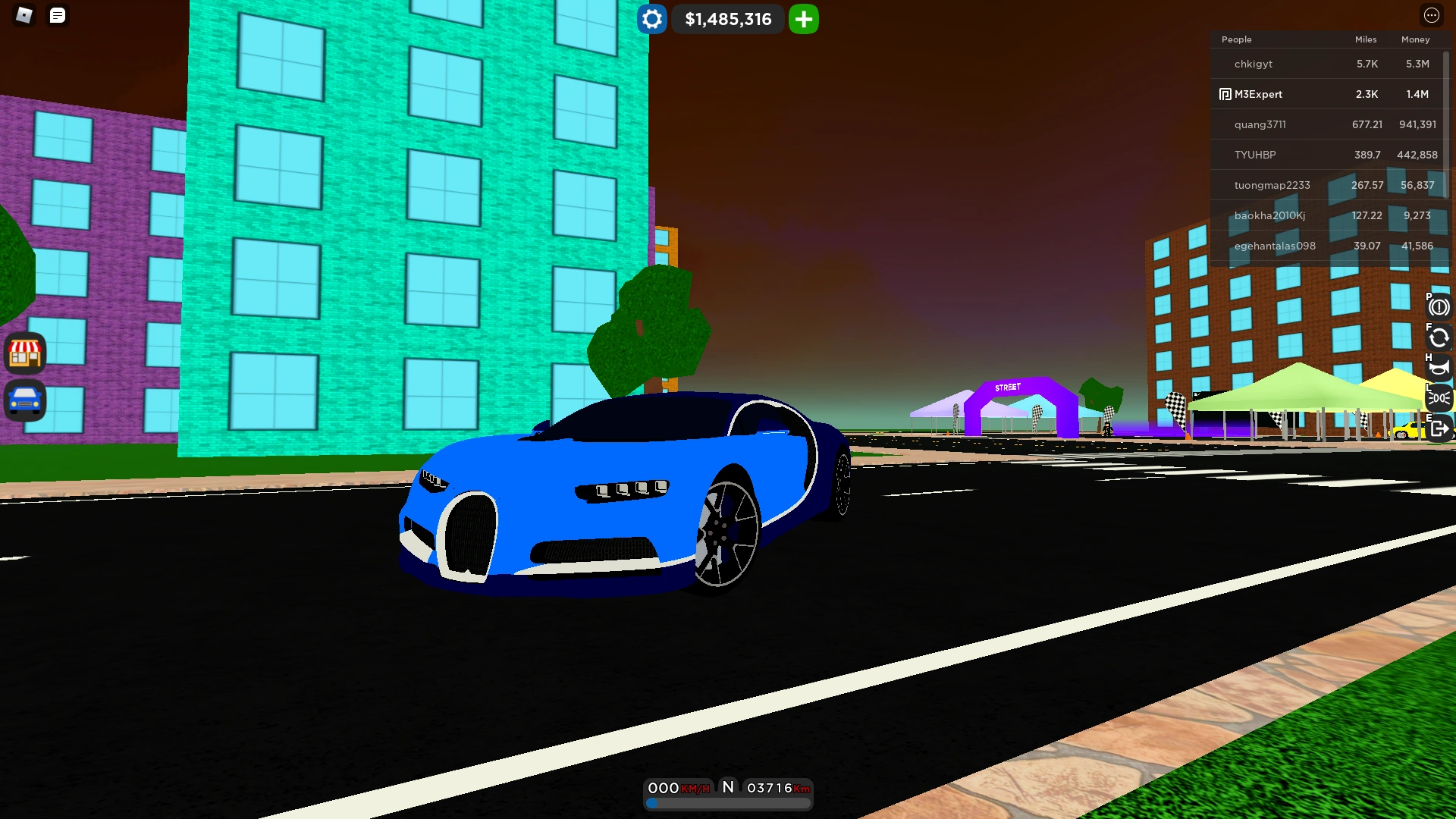
Task: Engage the handbrake toggle
Action: pyautogui.click(x=1439, y=307)
